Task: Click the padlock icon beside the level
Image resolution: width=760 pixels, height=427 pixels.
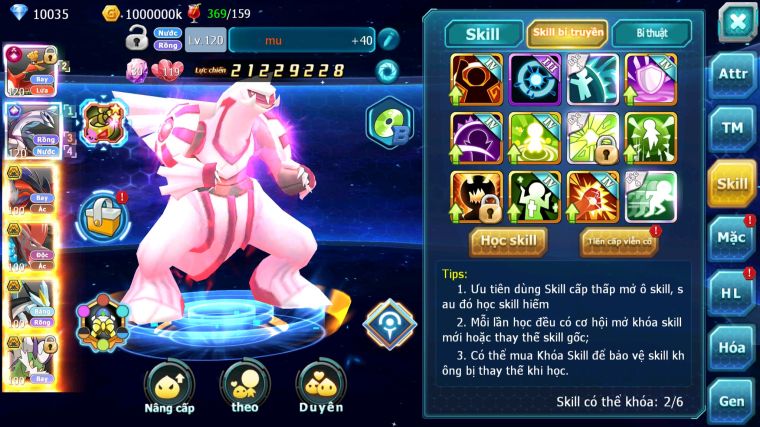Action: click(x=138, y=39)
